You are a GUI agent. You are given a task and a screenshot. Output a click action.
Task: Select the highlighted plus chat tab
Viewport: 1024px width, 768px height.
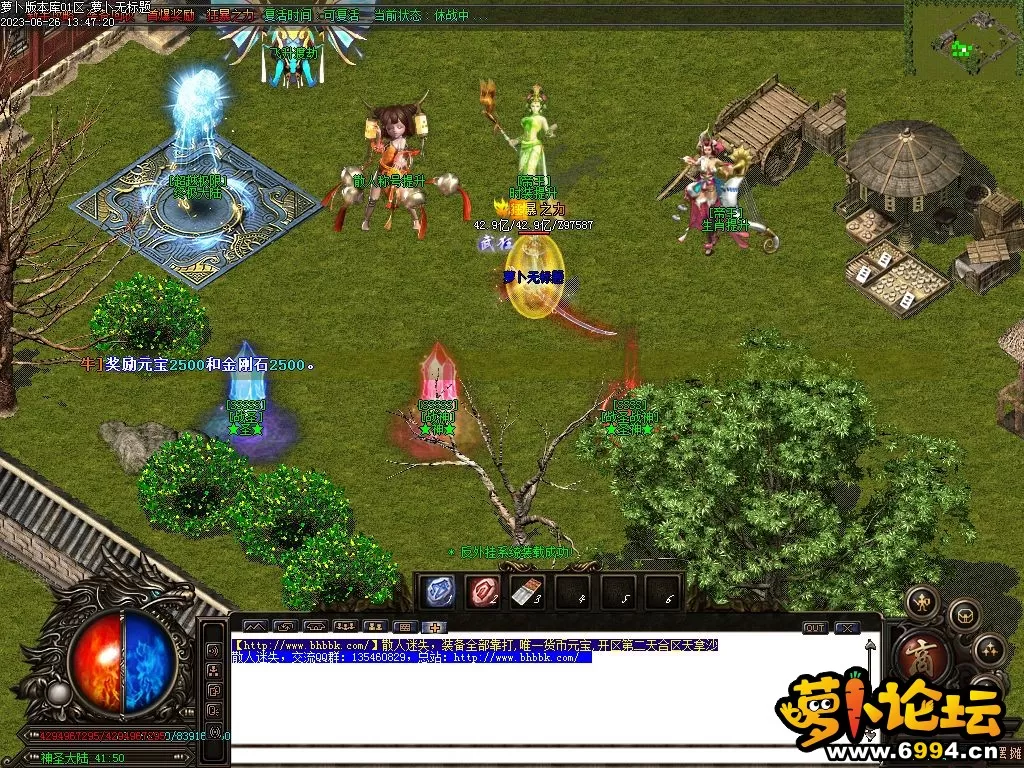point(435,627)
